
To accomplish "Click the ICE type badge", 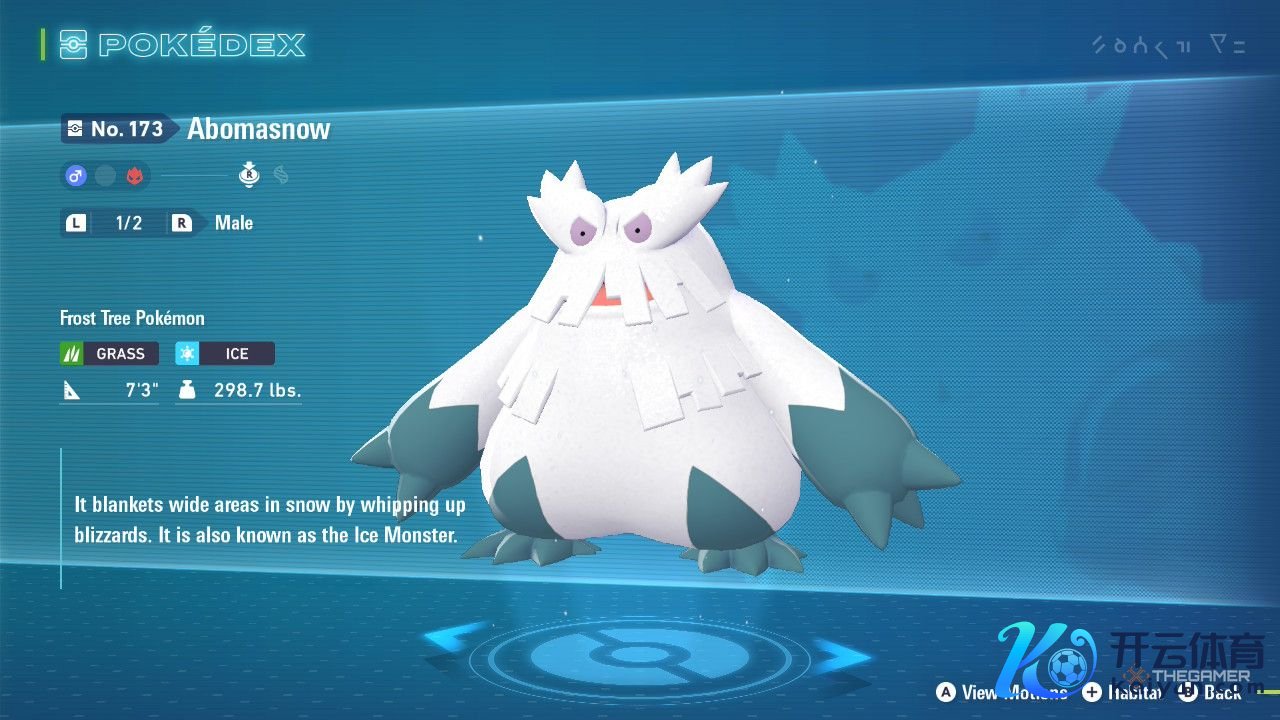I will click(x=225, y=353).
